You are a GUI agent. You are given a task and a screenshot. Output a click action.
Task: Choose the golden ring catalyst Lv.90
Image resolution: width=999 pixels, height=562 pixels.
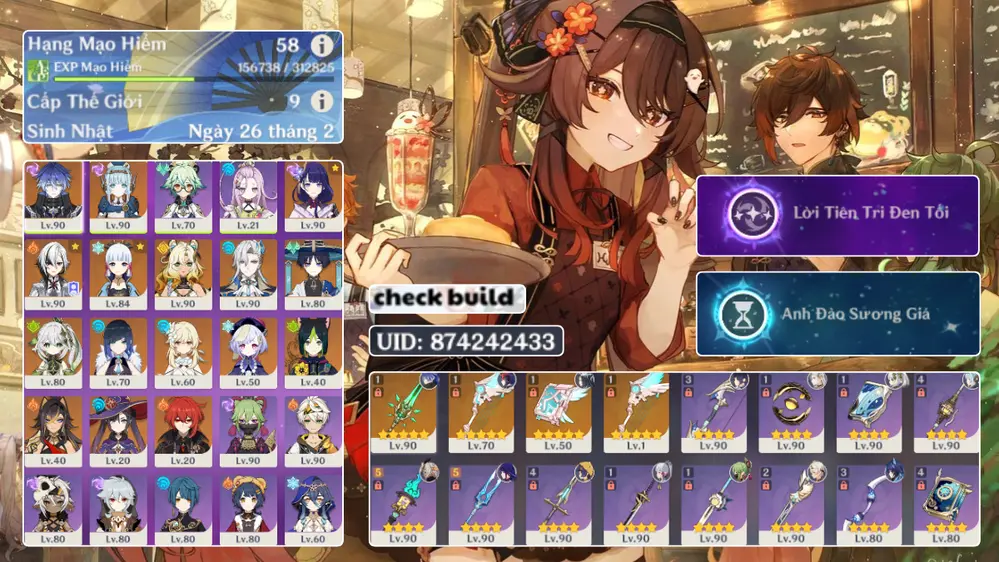(x=791, y=412)
